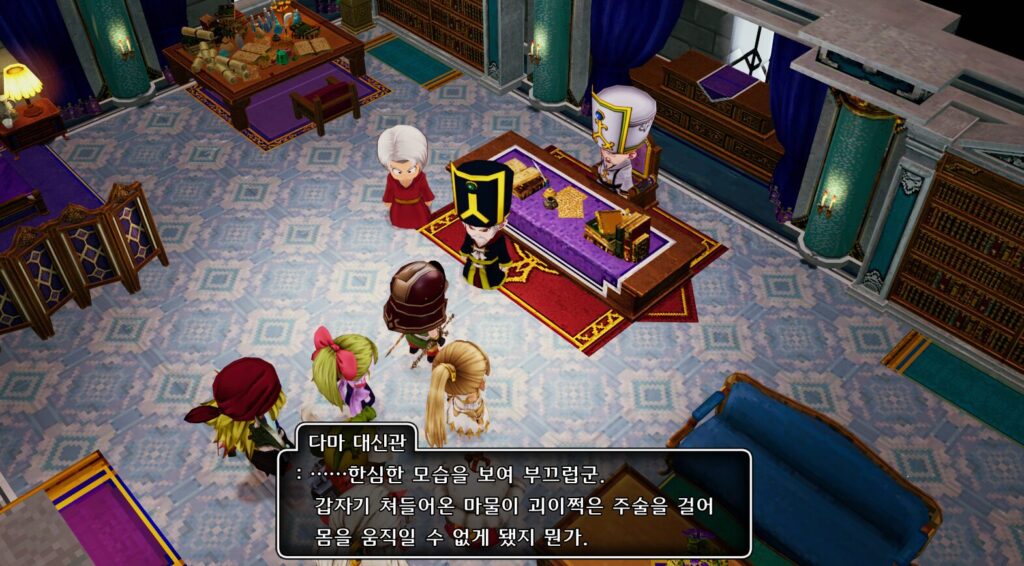Advance the 다마 대신관 dialogue box
Image resolution: width=1024 pixels, height=566 pixels.
point(513,505)
